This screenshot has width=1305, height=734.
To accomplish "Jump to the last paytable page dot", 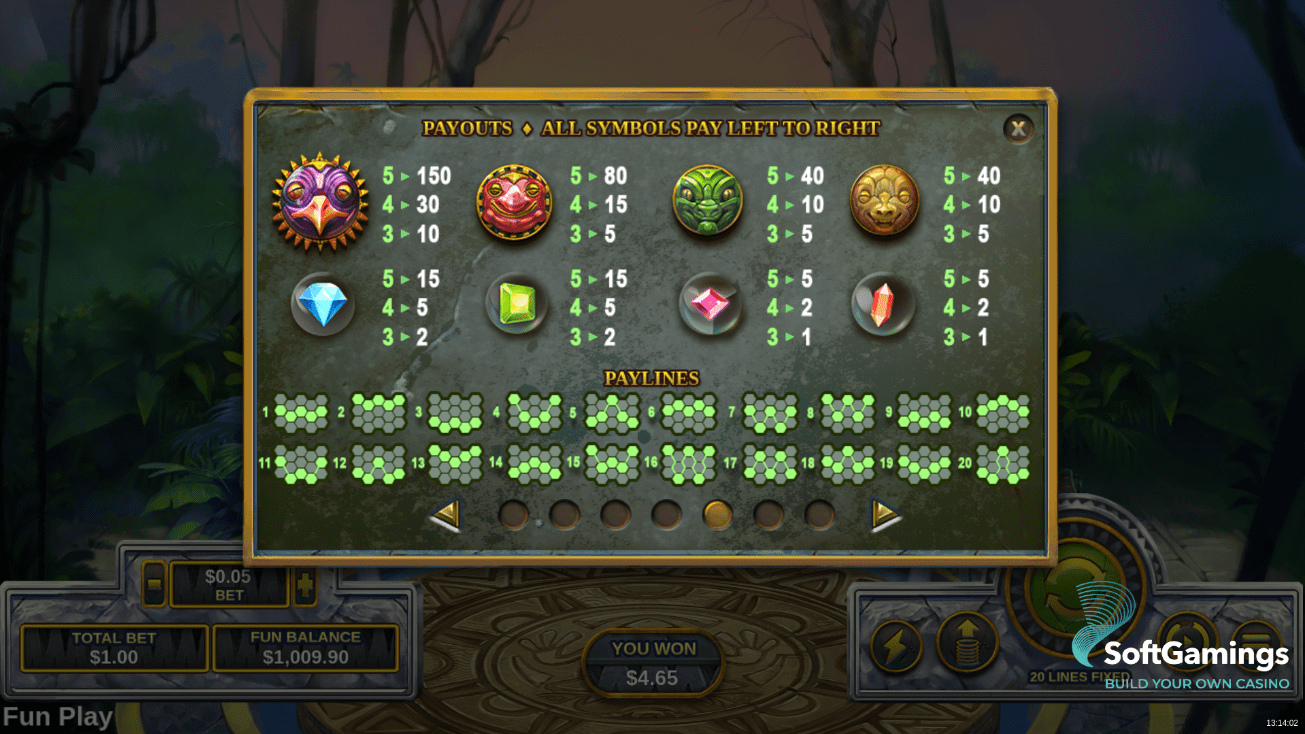I will [820, 515].
